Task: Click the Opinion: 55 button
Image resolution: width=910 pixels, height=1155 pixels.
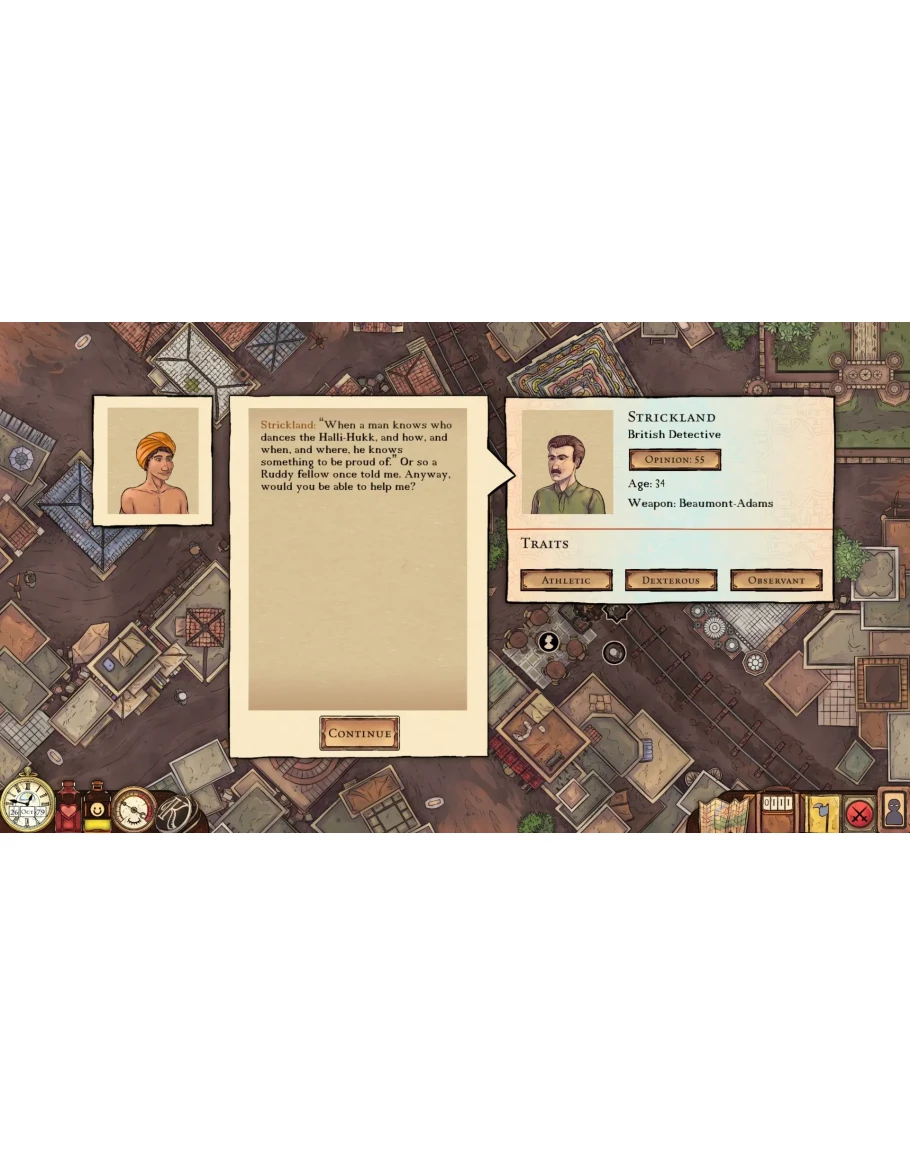Action: [x=674, y=459]
